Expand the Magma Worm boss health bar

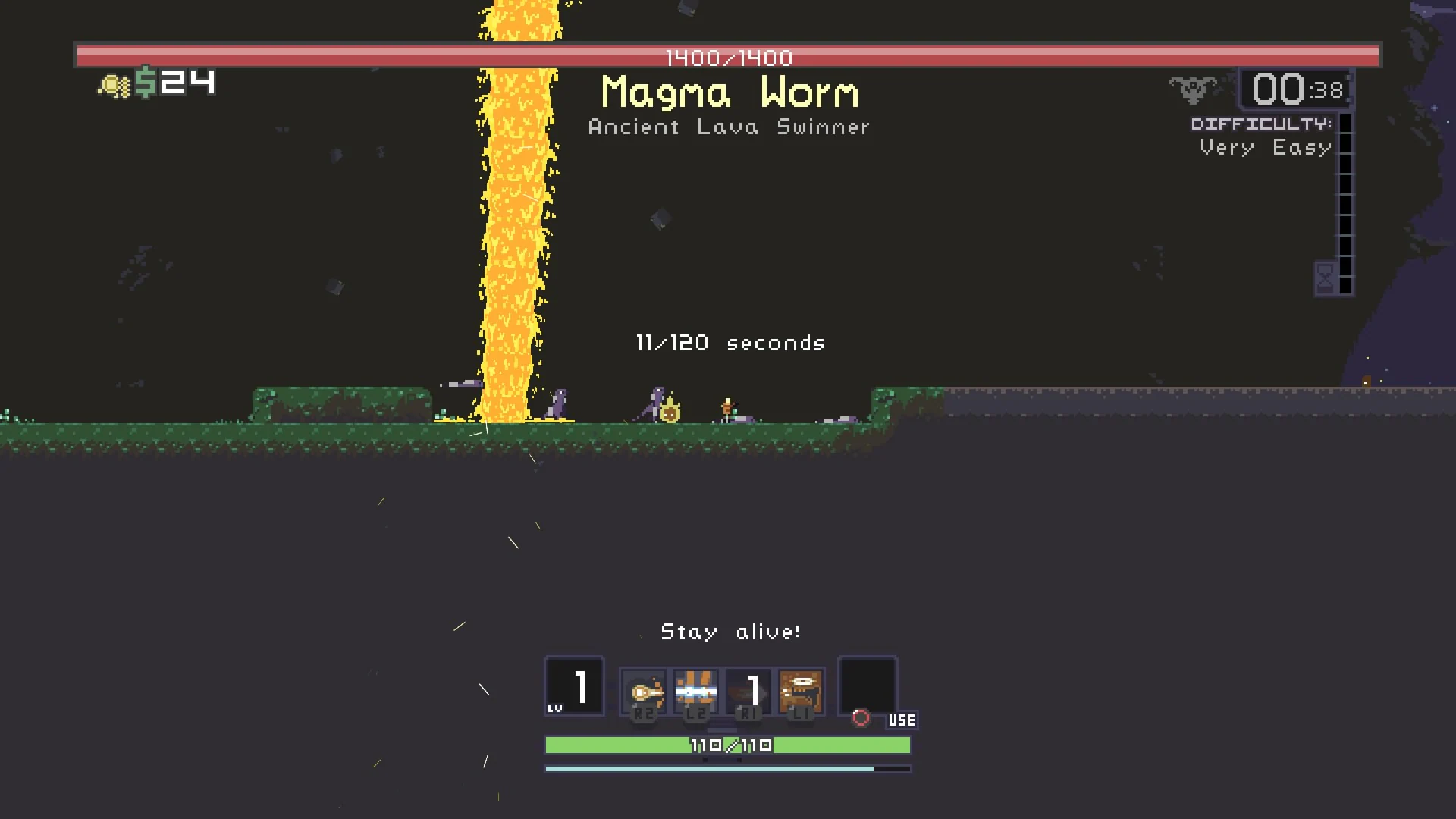(x=728, y=54)
